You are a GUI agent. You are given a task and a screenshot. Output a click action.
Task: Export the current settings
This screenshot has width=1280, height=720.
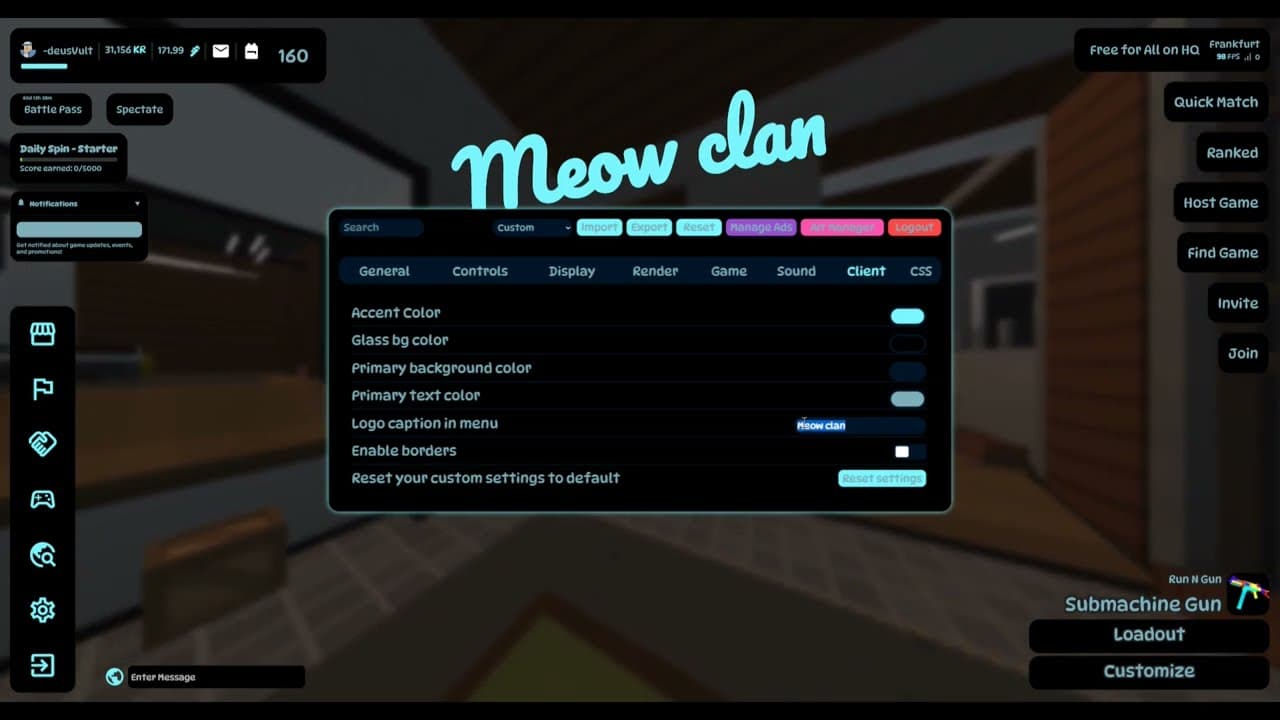[649, 228]
